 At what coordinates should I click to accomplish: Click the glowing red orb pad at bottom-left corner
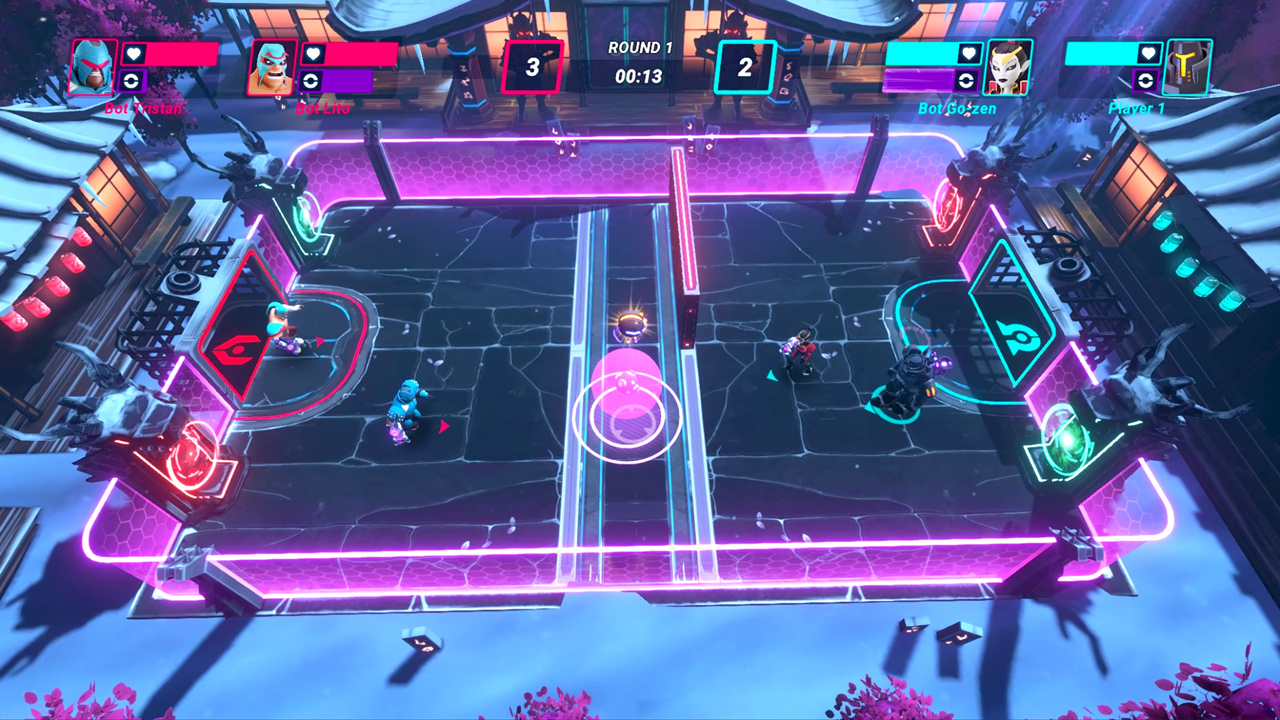click(x=193, y=453)
